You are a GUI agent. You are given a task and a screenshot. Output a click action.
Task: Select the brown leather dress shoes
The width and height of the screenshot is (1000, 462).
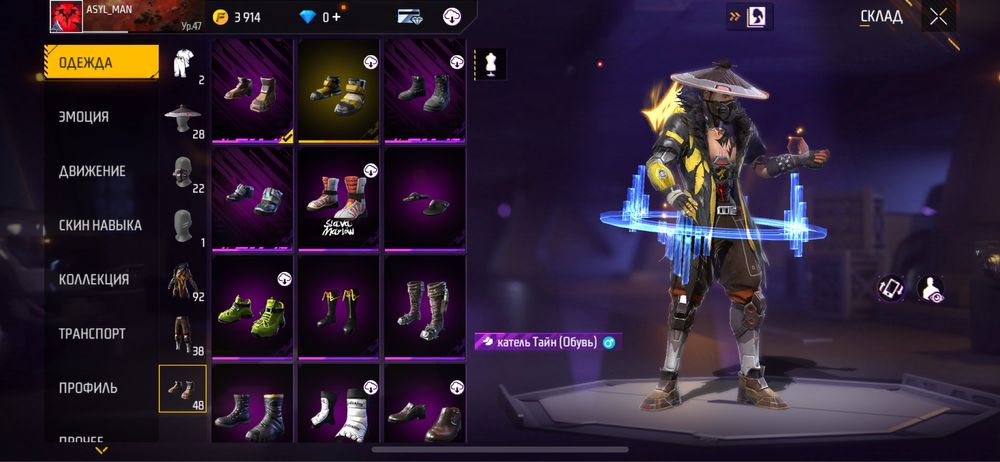[x=424, y=410]
